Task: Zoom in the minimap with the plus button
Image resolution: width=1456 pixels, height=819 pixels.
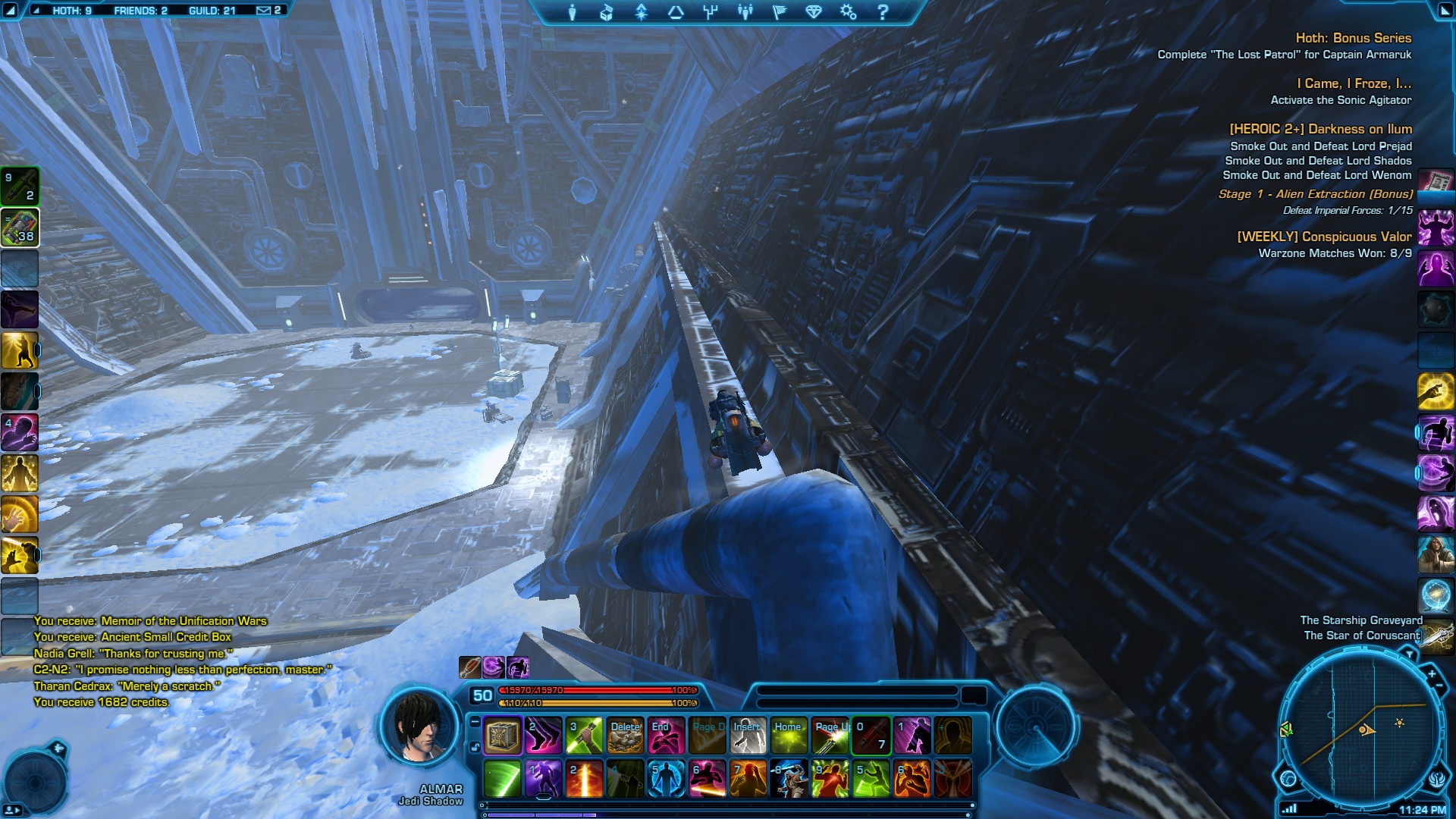Action: click(1432, 673)
